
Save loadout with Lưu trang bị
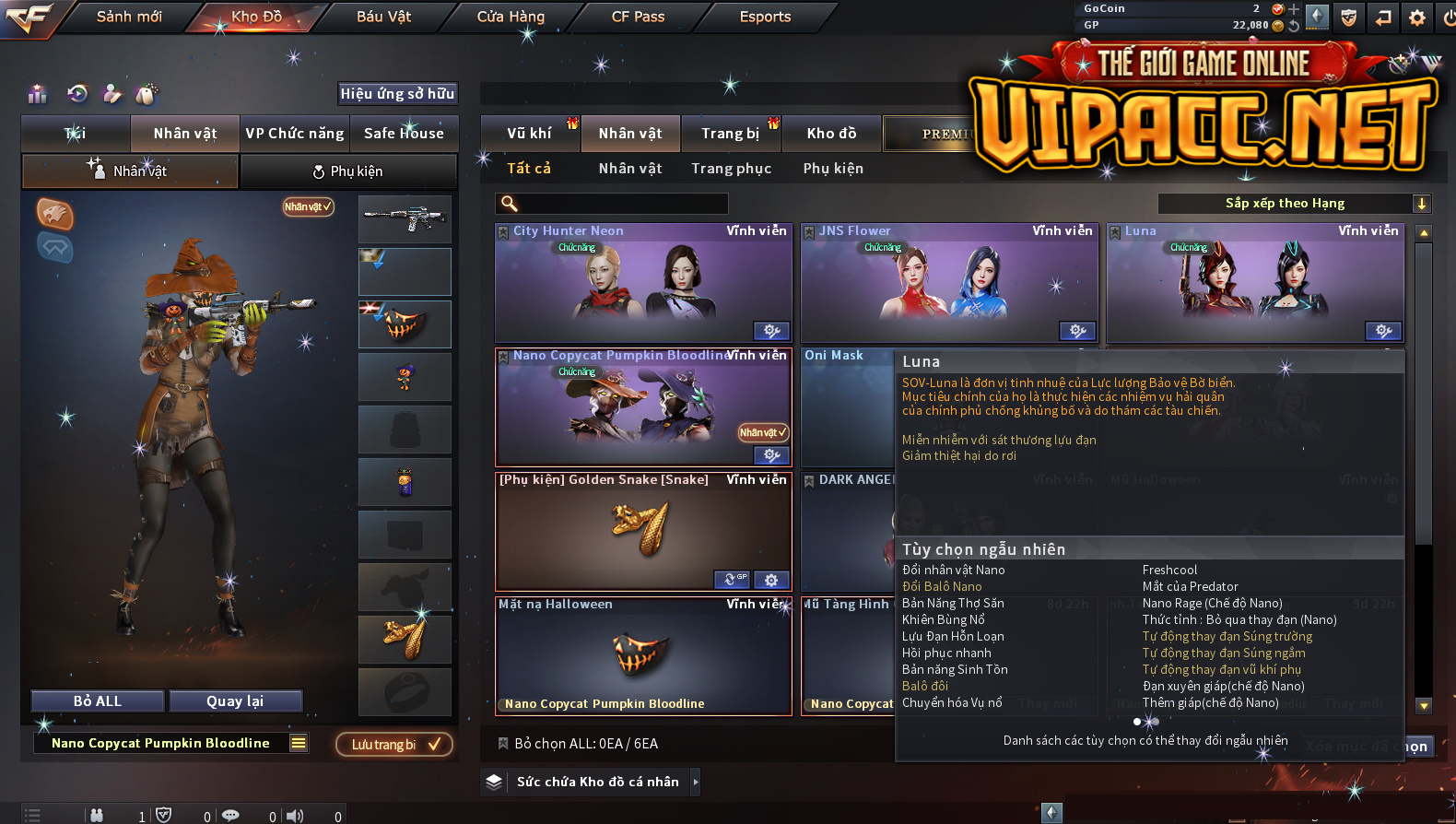394,744
